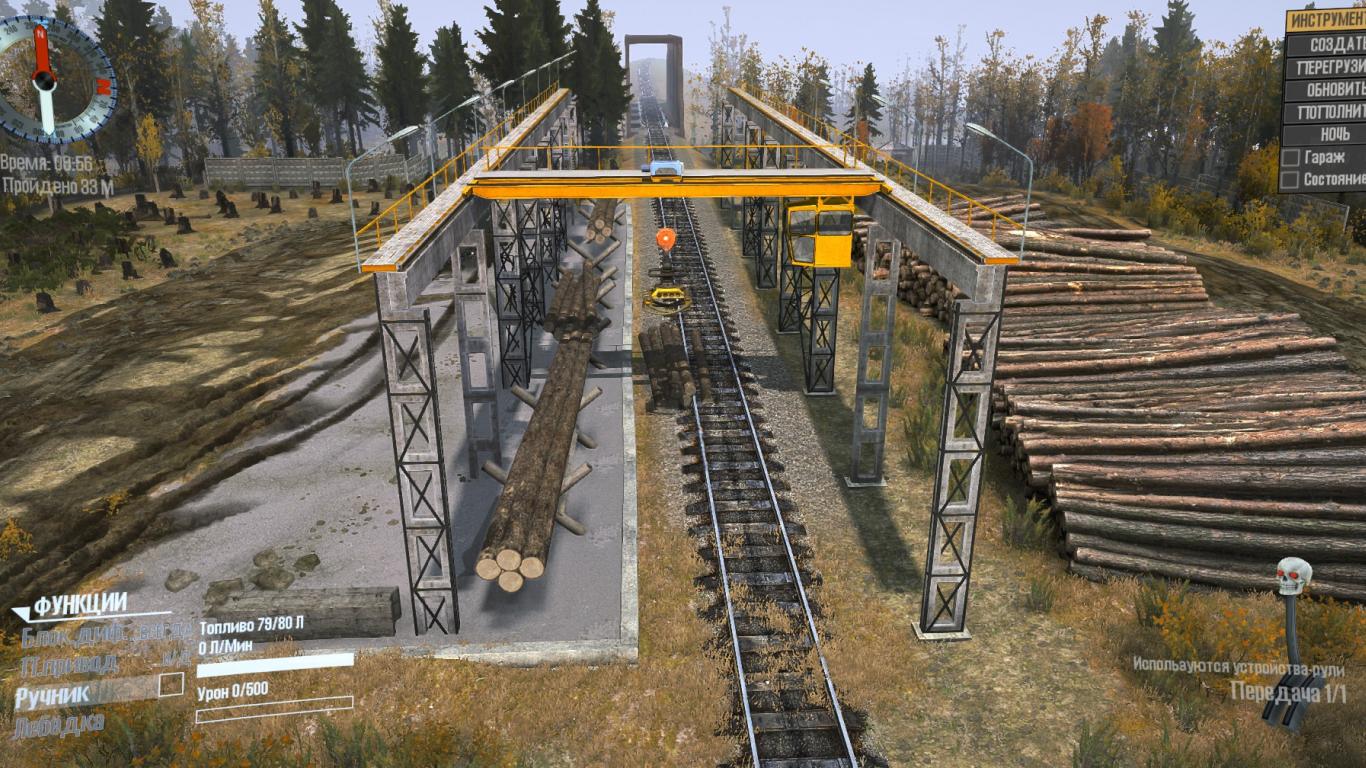Tick the Гараж checkbox
The height and width of the screenshot is (768, 1366).
[x=1291, y=157]
